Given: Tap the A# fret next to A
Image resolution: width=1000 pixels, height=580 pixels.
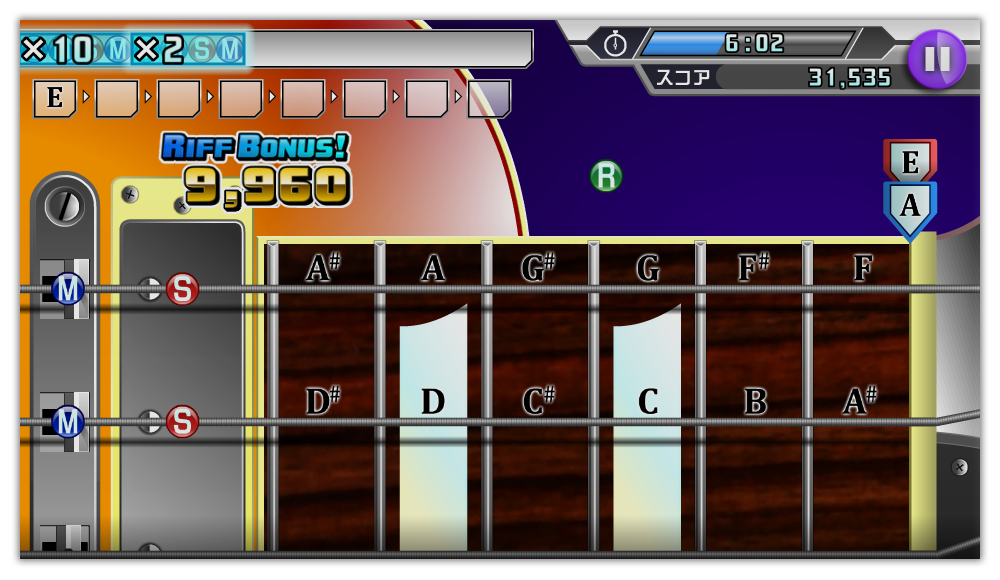Looking at the screenshot, I should point(322,268).
